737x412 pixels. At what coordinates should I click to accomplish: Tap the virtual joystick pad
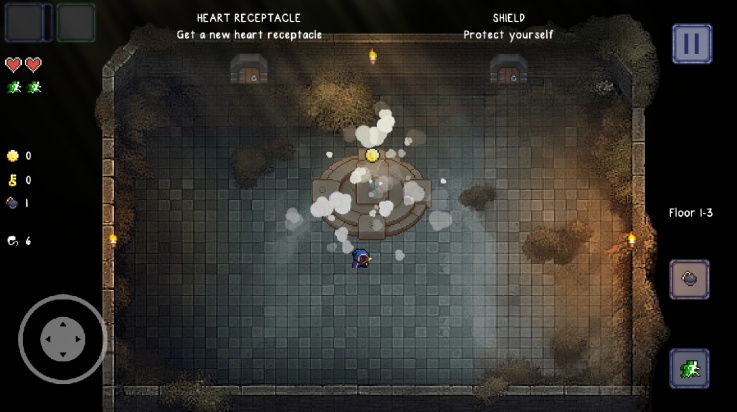coord(62,339)
